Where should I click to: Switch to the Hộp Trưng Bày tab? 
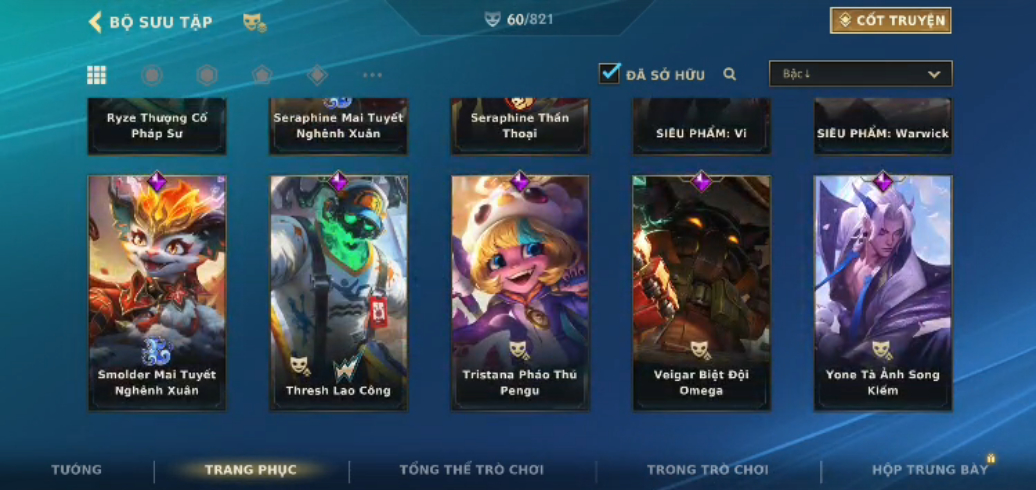pos(929,470)
